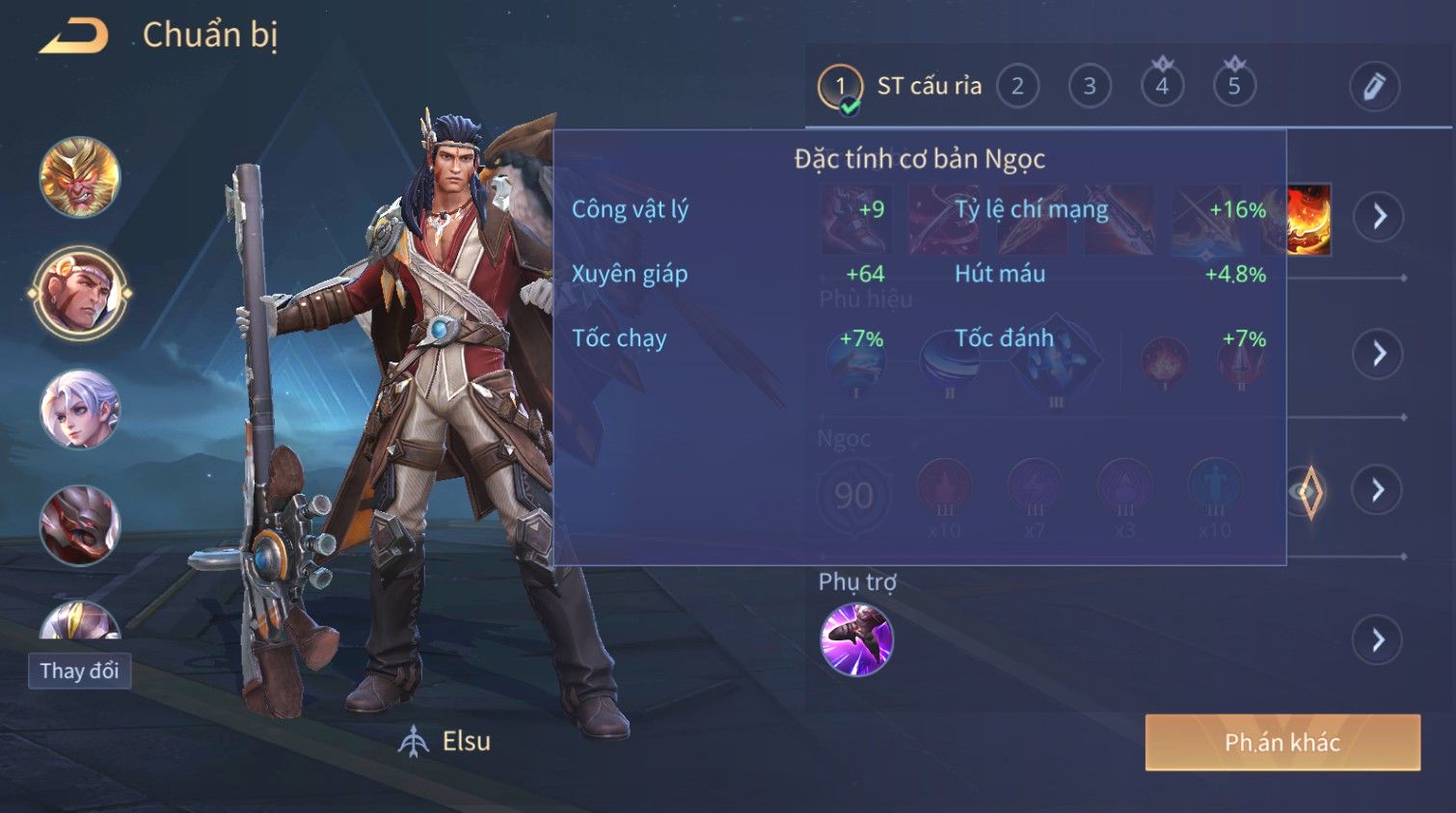Select the golden monkey hero portrait
The width and height of the screenshot is (1456, 813).
[x=80, y=177]
